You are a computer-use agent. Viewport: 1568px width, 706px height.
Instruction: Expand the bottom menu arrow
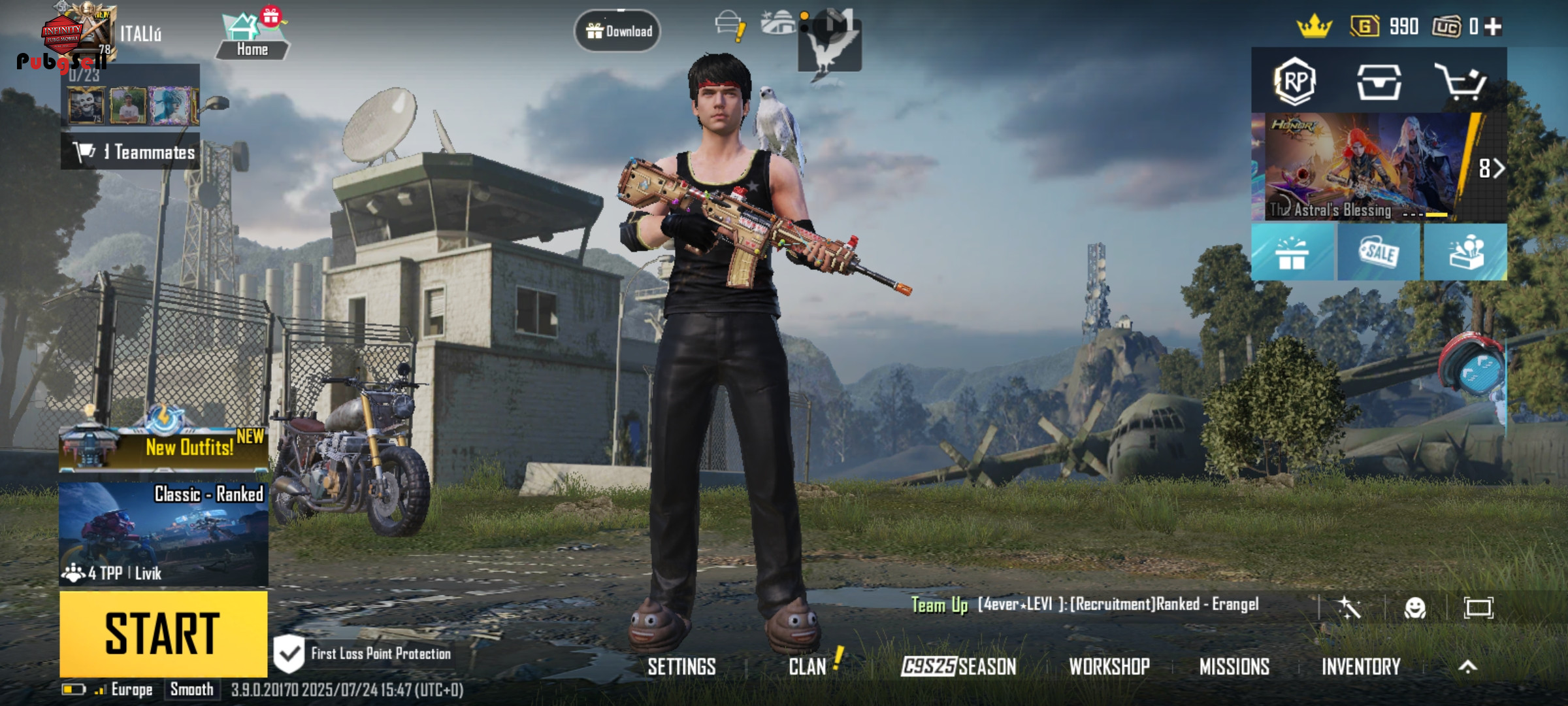point(1467,667)
